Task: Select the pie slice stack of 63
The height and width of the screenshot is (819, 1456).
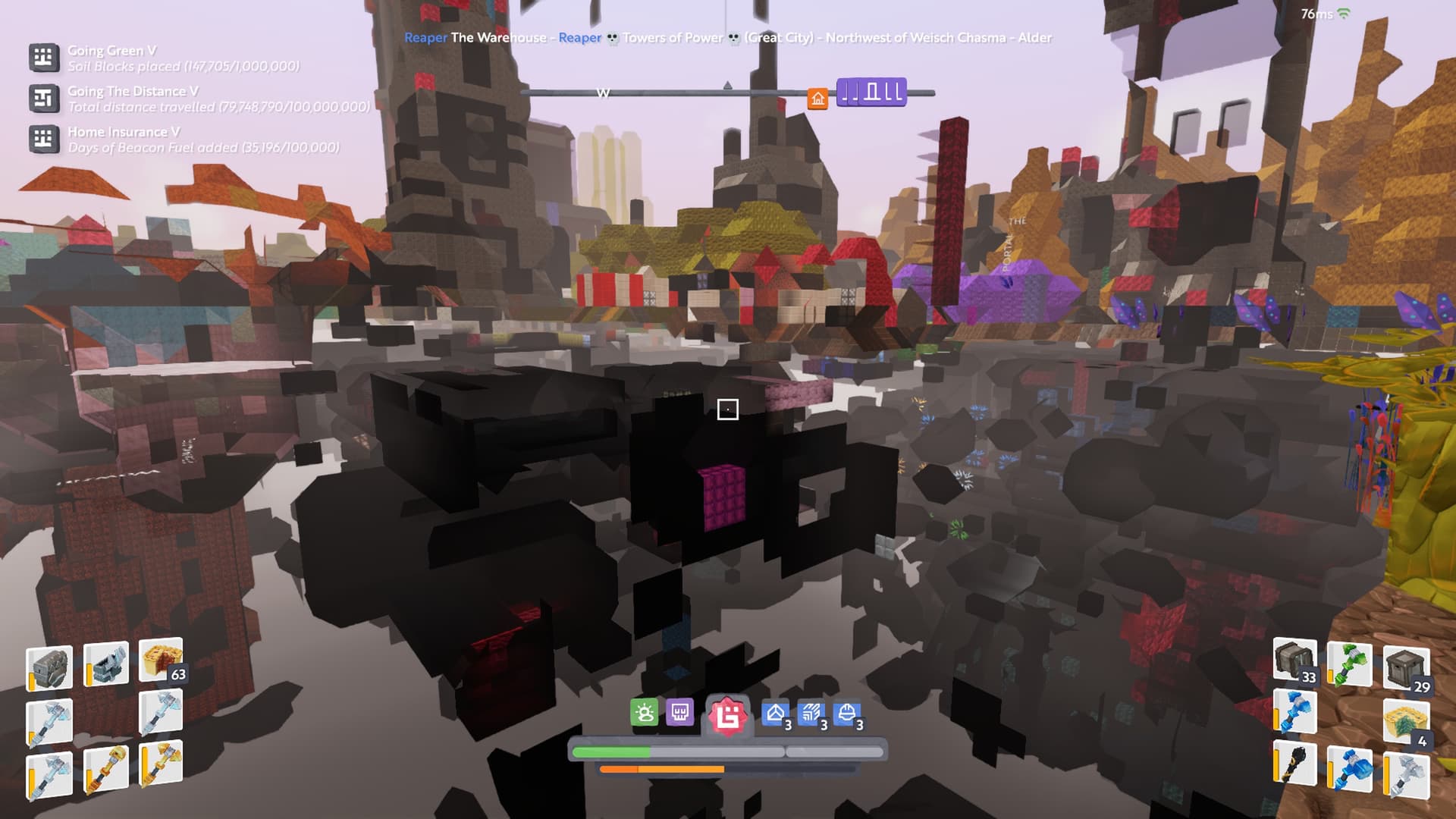Action: click(162, 661)
